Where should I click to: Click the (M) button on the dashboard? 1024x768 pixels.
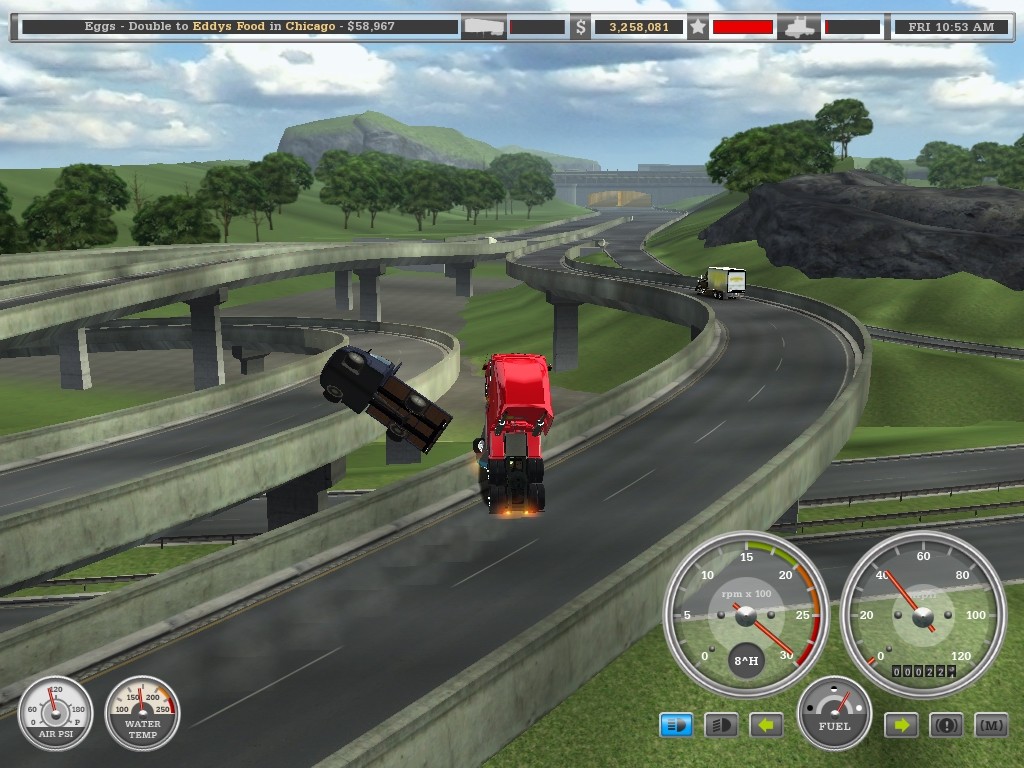990,725
